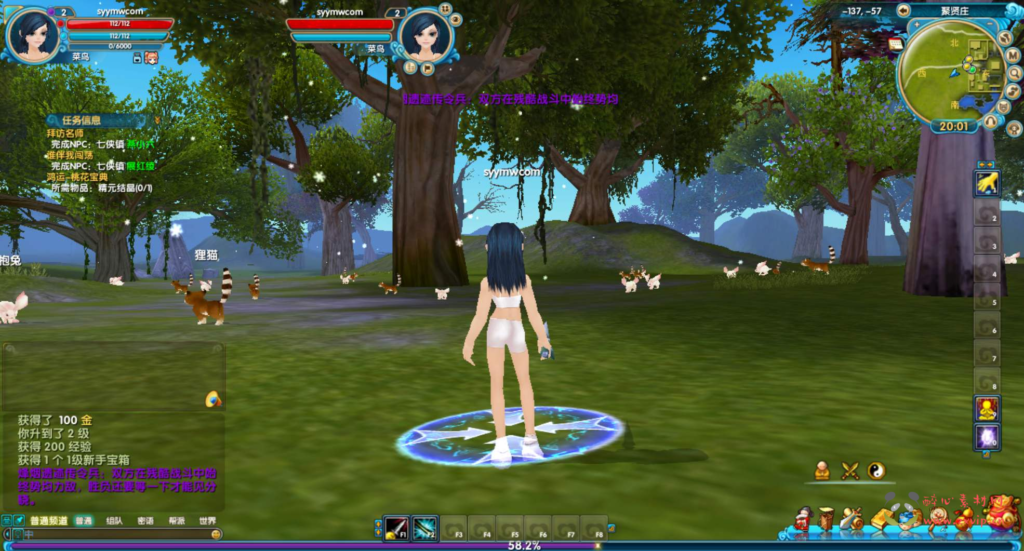
Task: Click the chat input field
Action: click(x=110, y=535)
